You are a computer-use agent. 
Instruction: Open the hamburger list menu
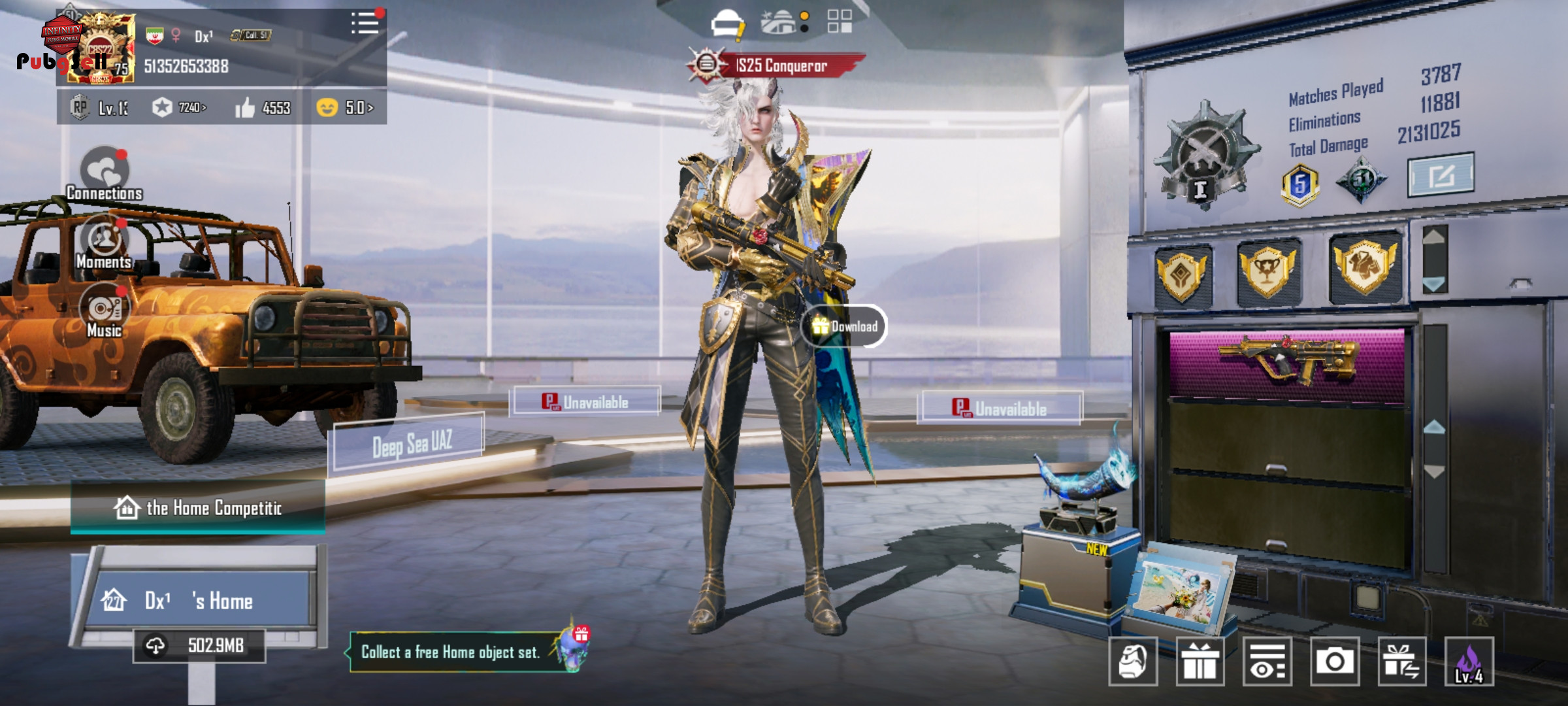pos(365,24)
